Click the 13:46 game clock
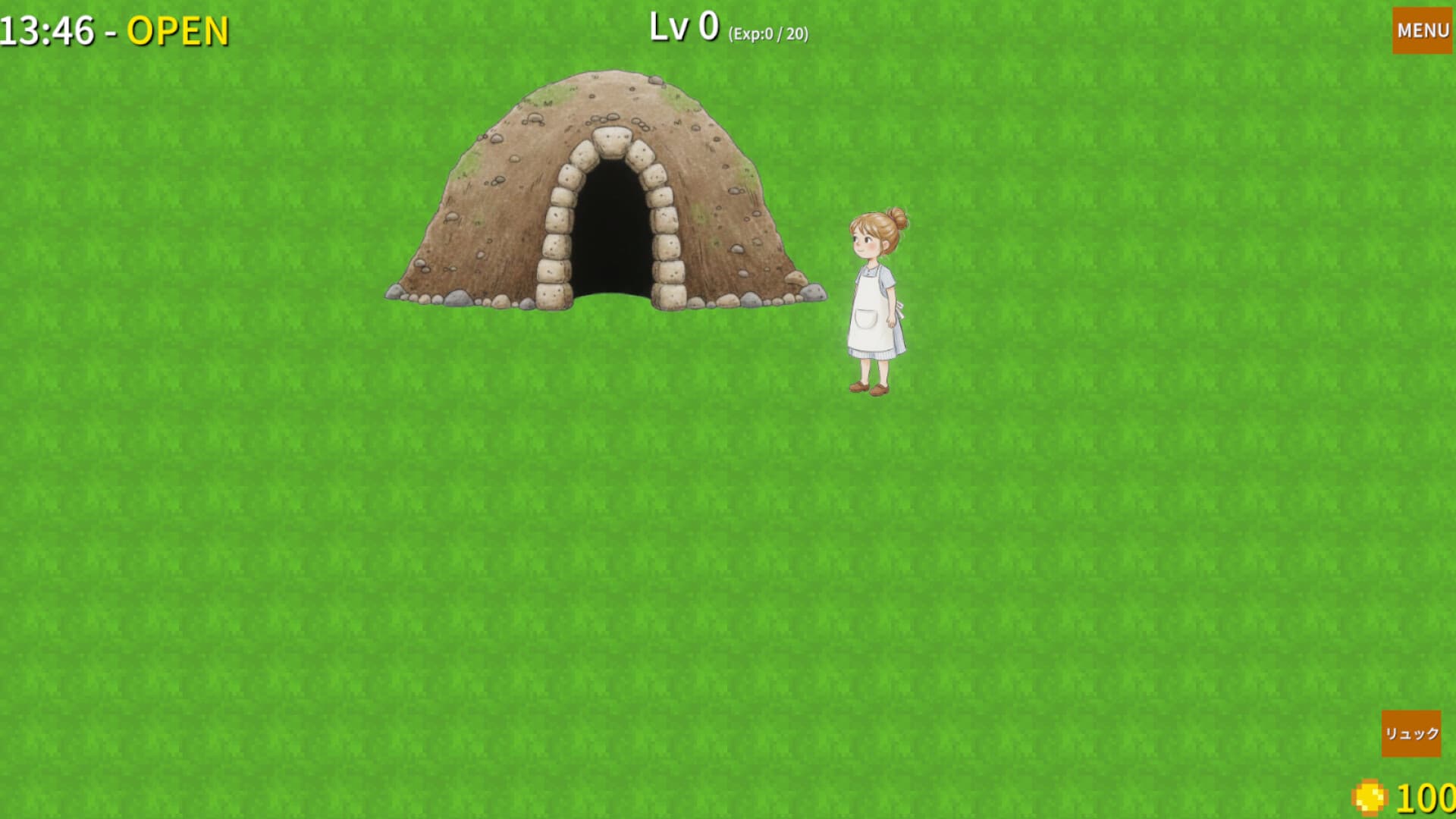Image resolution: width=1456 pixels, height=819 pixels. (x=47, y=30)
